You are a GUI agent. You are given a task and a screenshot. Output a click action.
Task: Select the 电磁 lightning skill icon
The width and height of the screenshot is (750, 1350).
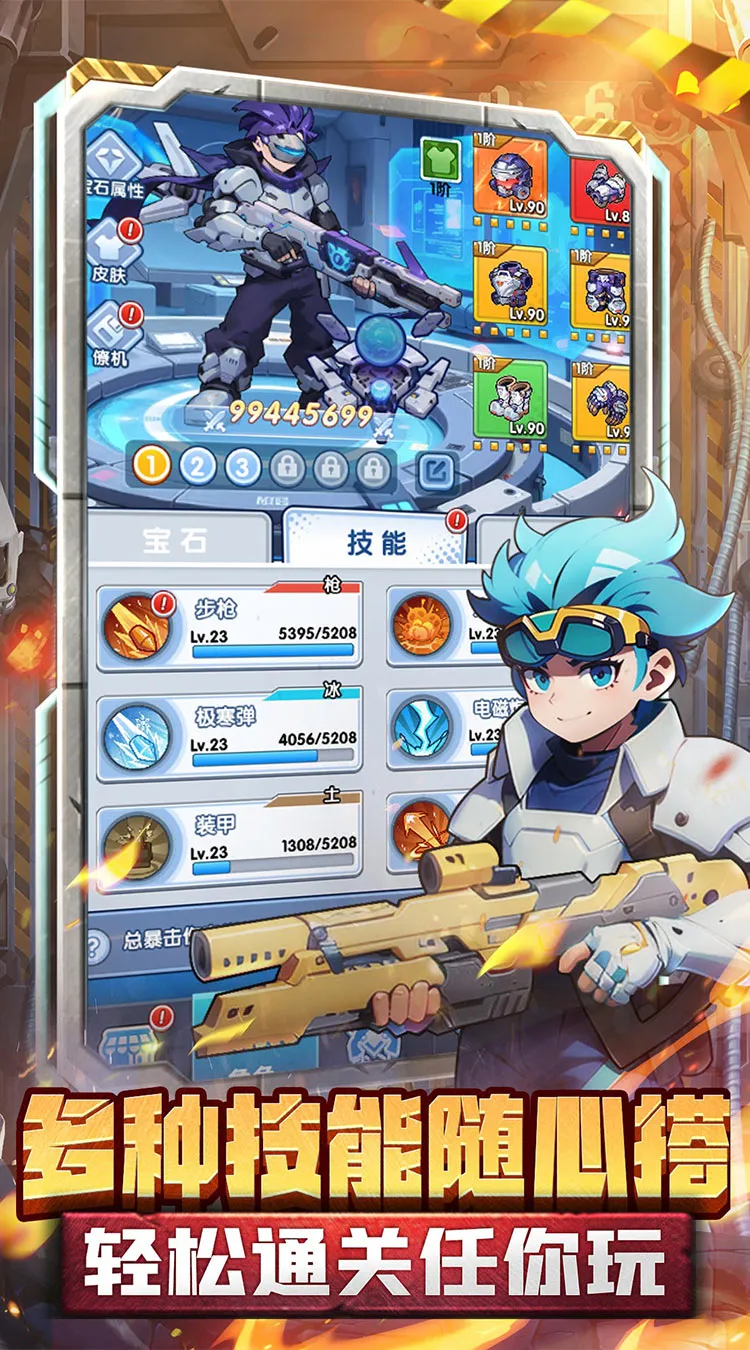point(421,733)
